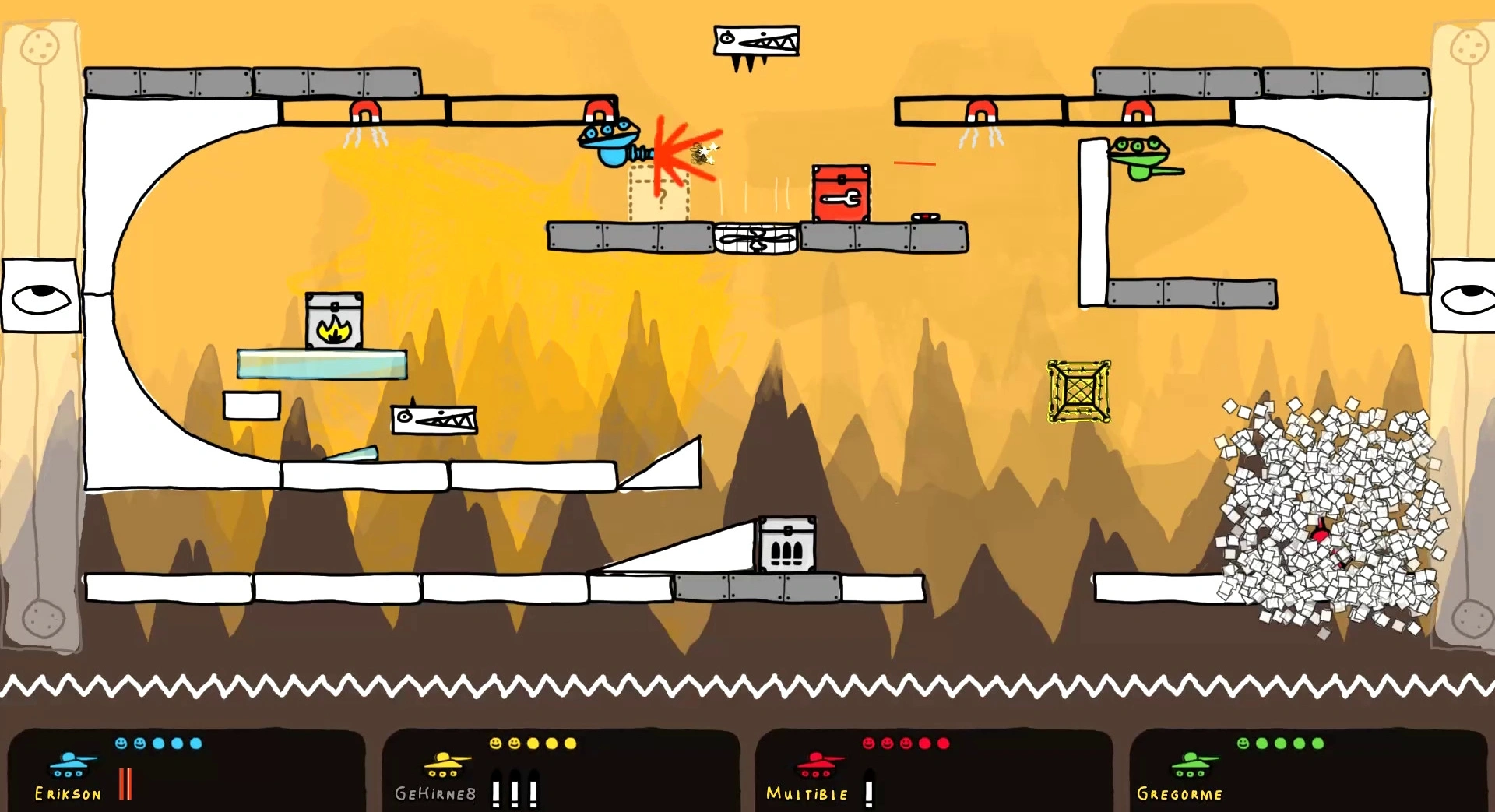This screenshot has width=1495, height=812.
Task: Select Gehirne8's yellow tank icon
Action: [x=445, y=765]
